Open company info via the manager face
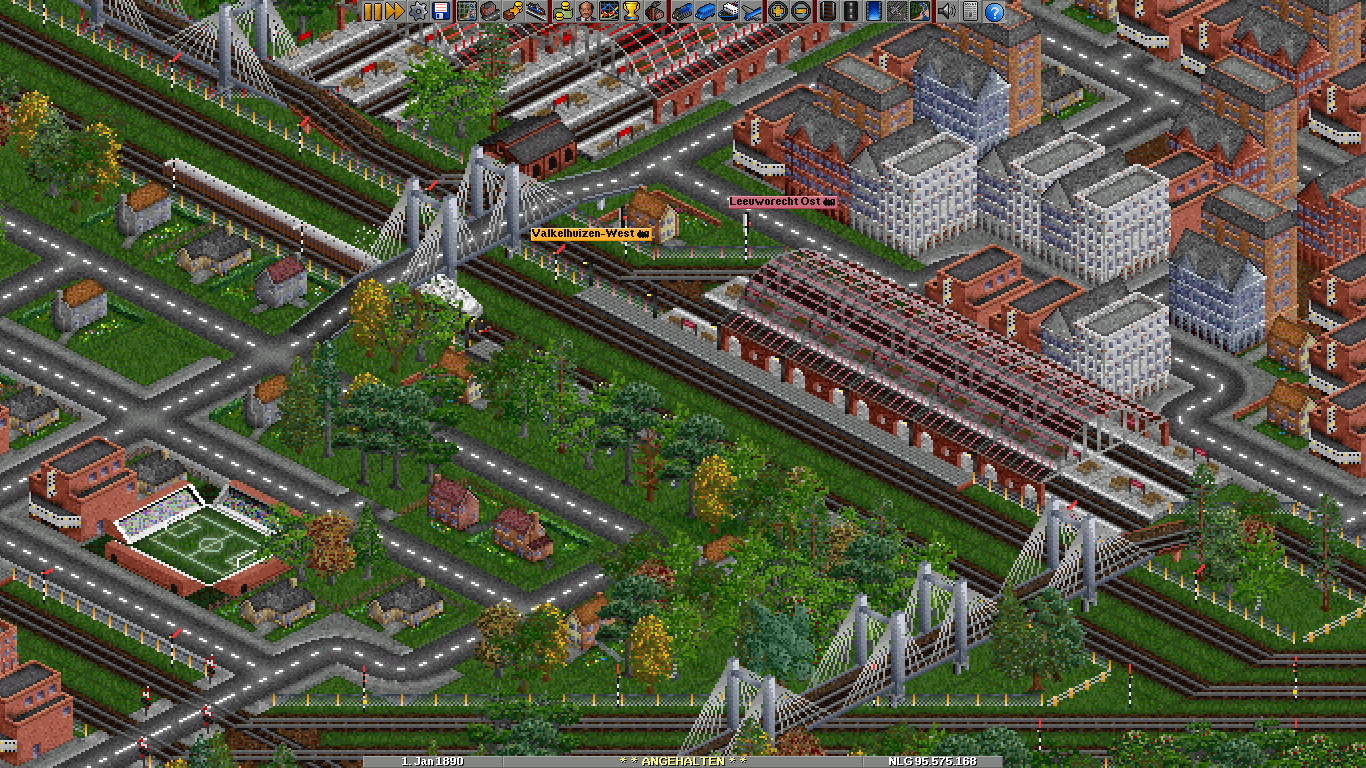 tap(585, 11)
